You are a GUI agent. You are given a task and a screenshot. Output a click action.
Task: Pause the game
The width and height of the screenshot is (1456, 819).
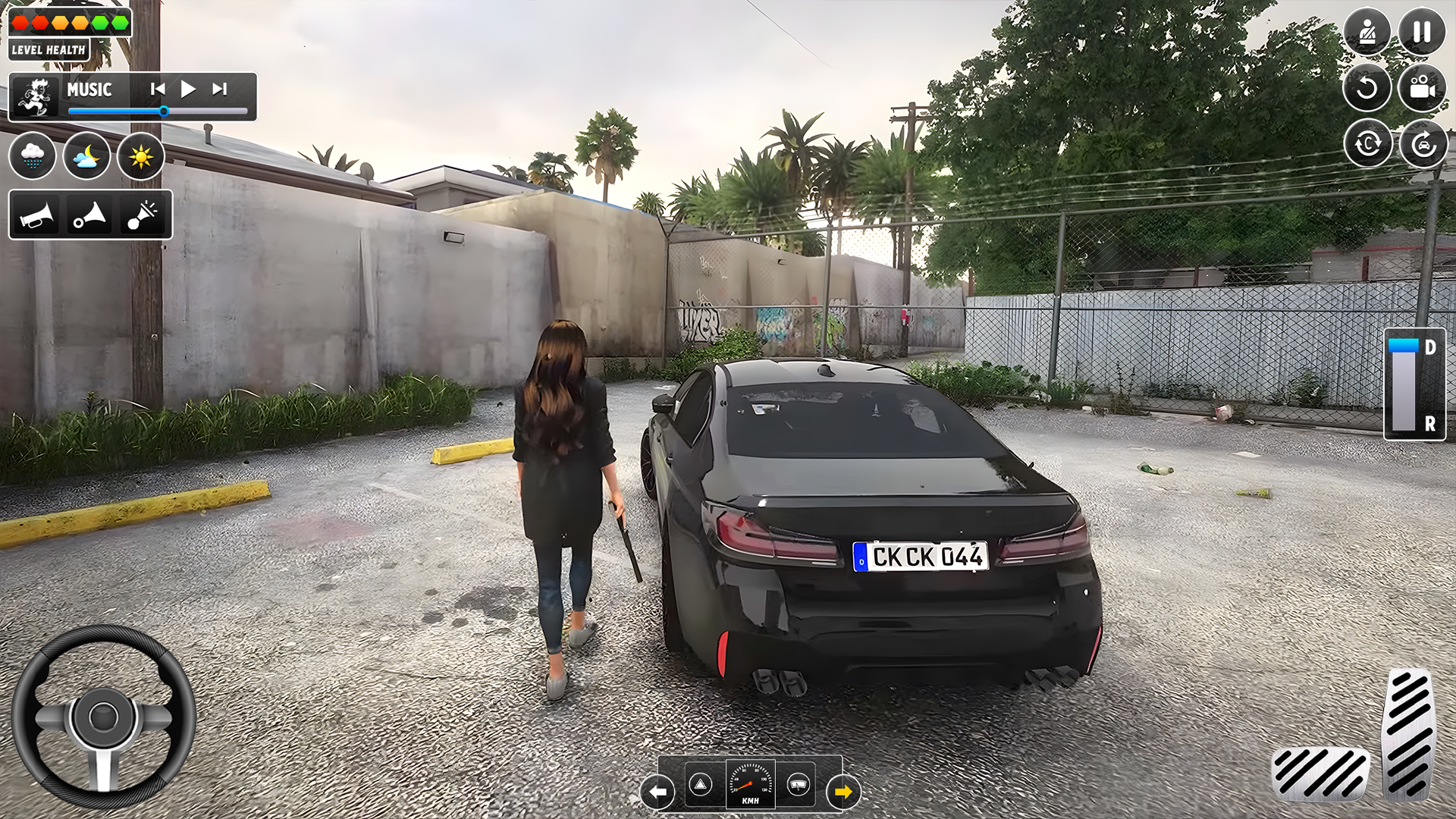tap(1420, 32)
